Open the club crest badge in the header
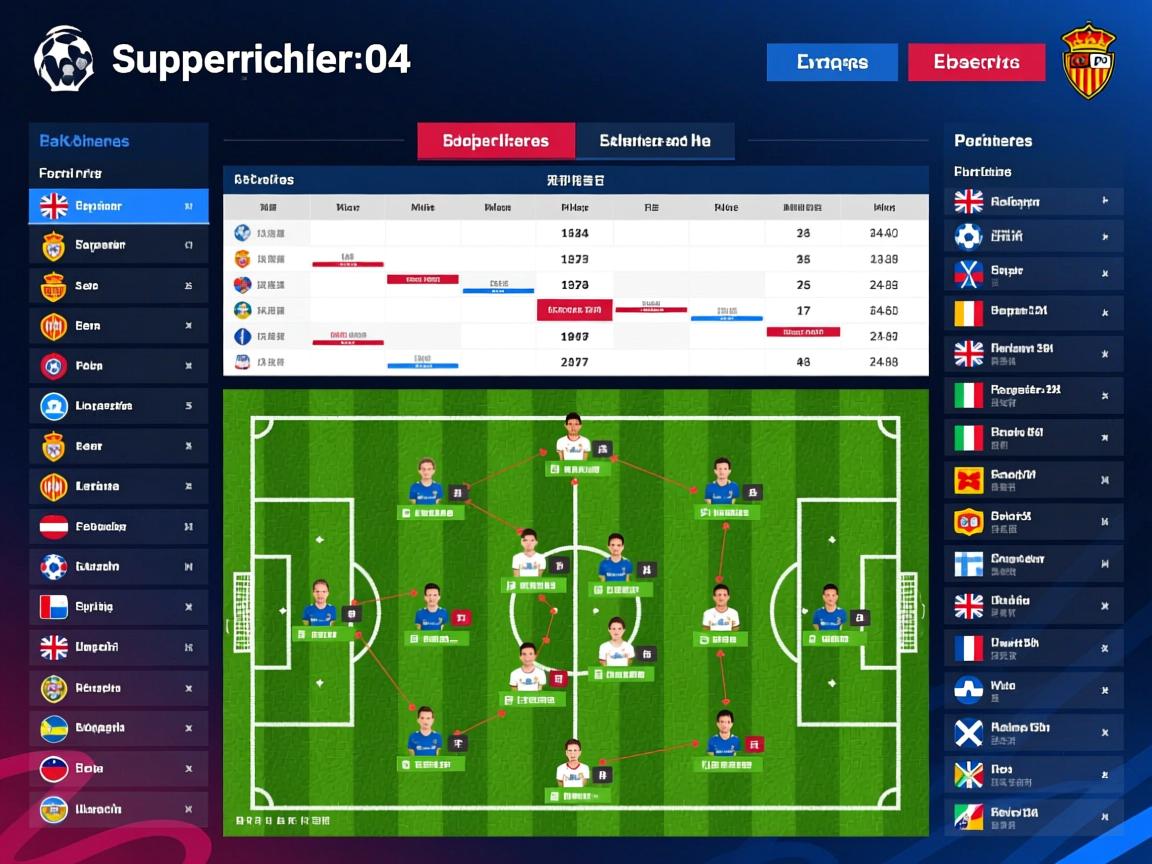This screenshot has height=864, width=1152. pos(1087,61)
